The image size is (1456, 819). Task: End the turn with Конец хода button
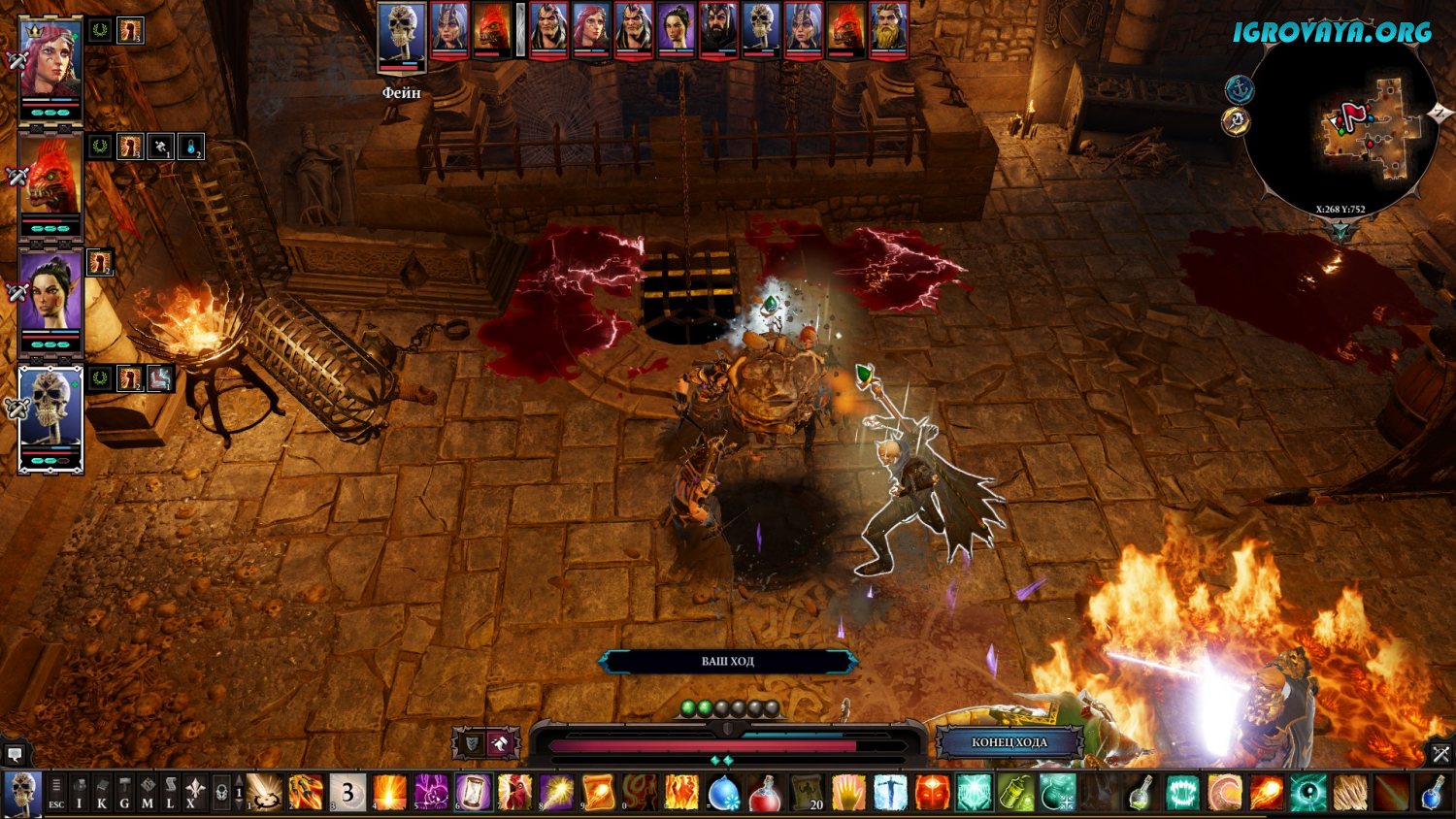coord(1009,742)
